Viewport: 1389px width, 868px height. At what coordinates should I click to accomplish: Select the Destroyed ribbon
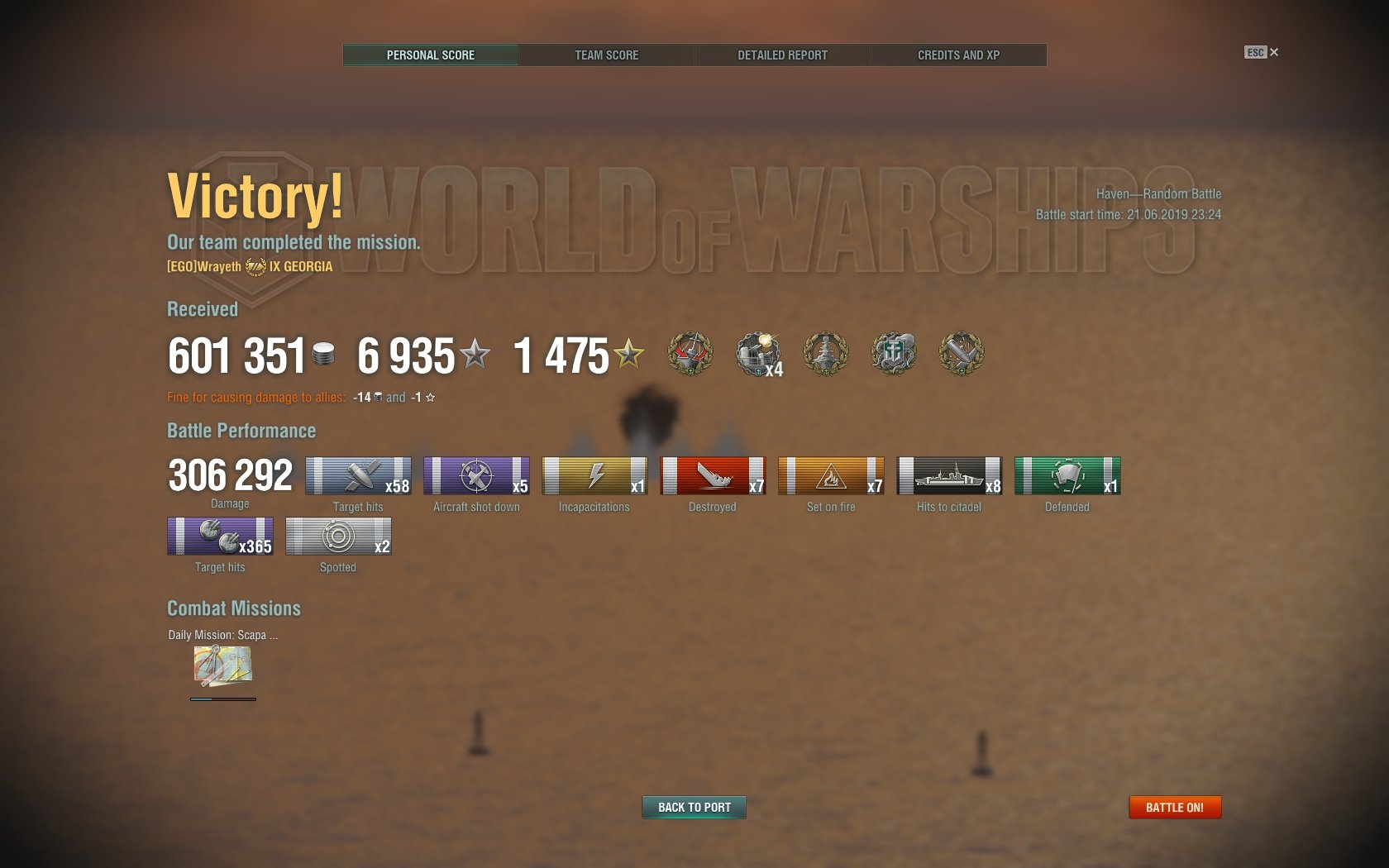click(713, 476)
